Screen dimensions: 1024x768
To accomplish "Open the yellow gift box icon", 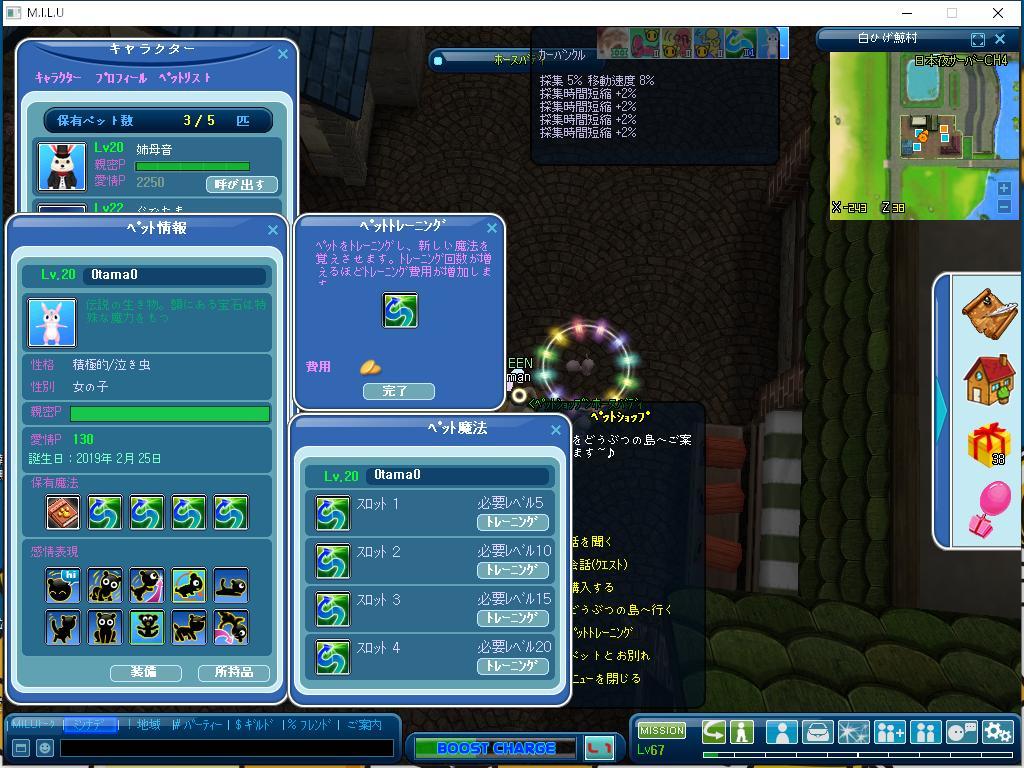I will [x=988, y=444].
